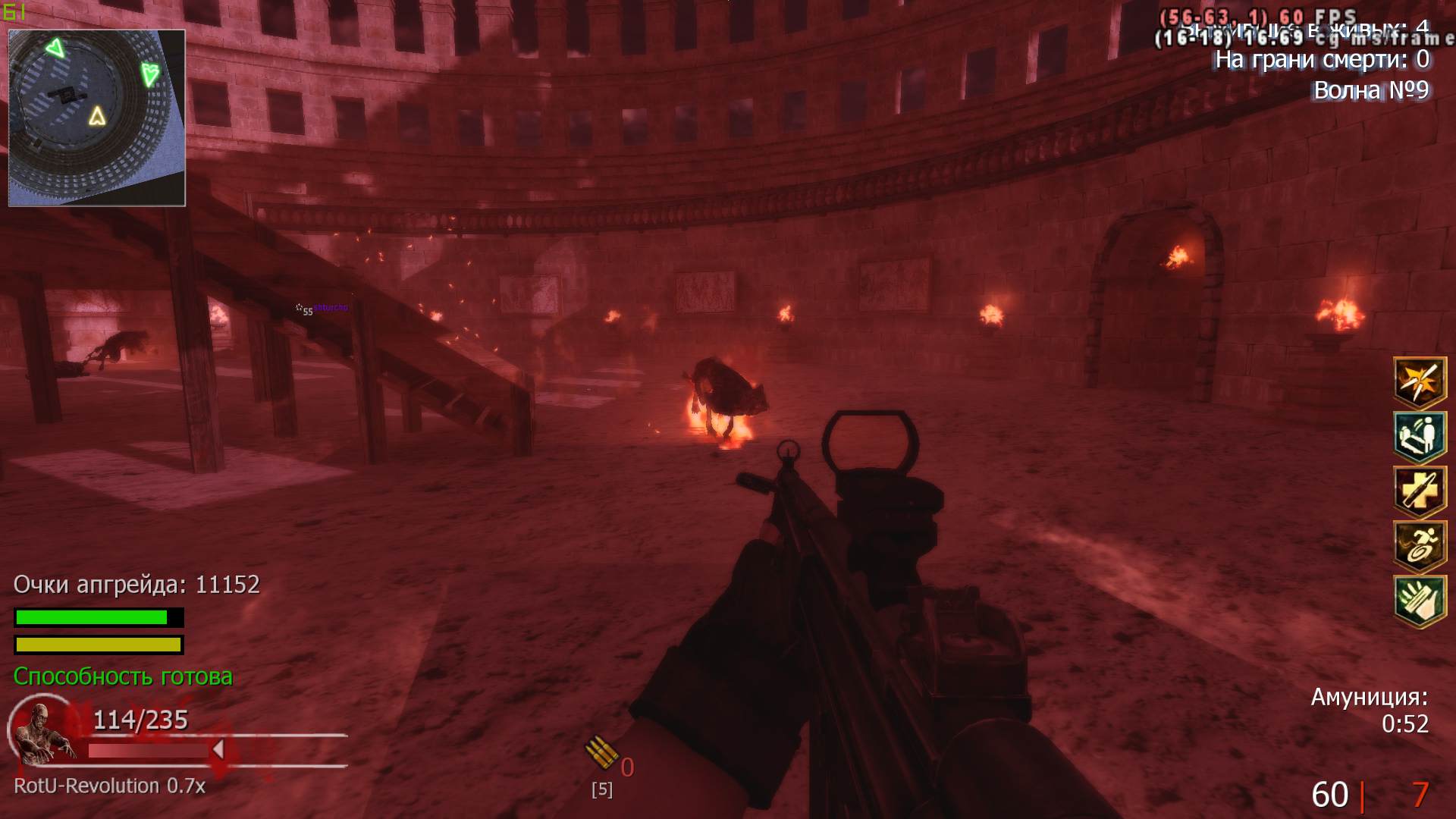Click the bullet and cross perk icon
The image size is (1456, 819).
[x=1414, y=491]
